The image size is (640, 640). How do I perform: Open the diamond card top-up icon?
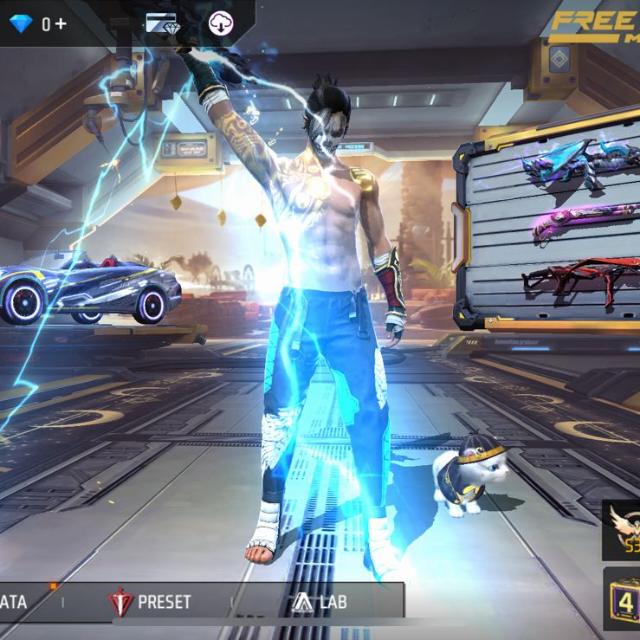point(161,23)
